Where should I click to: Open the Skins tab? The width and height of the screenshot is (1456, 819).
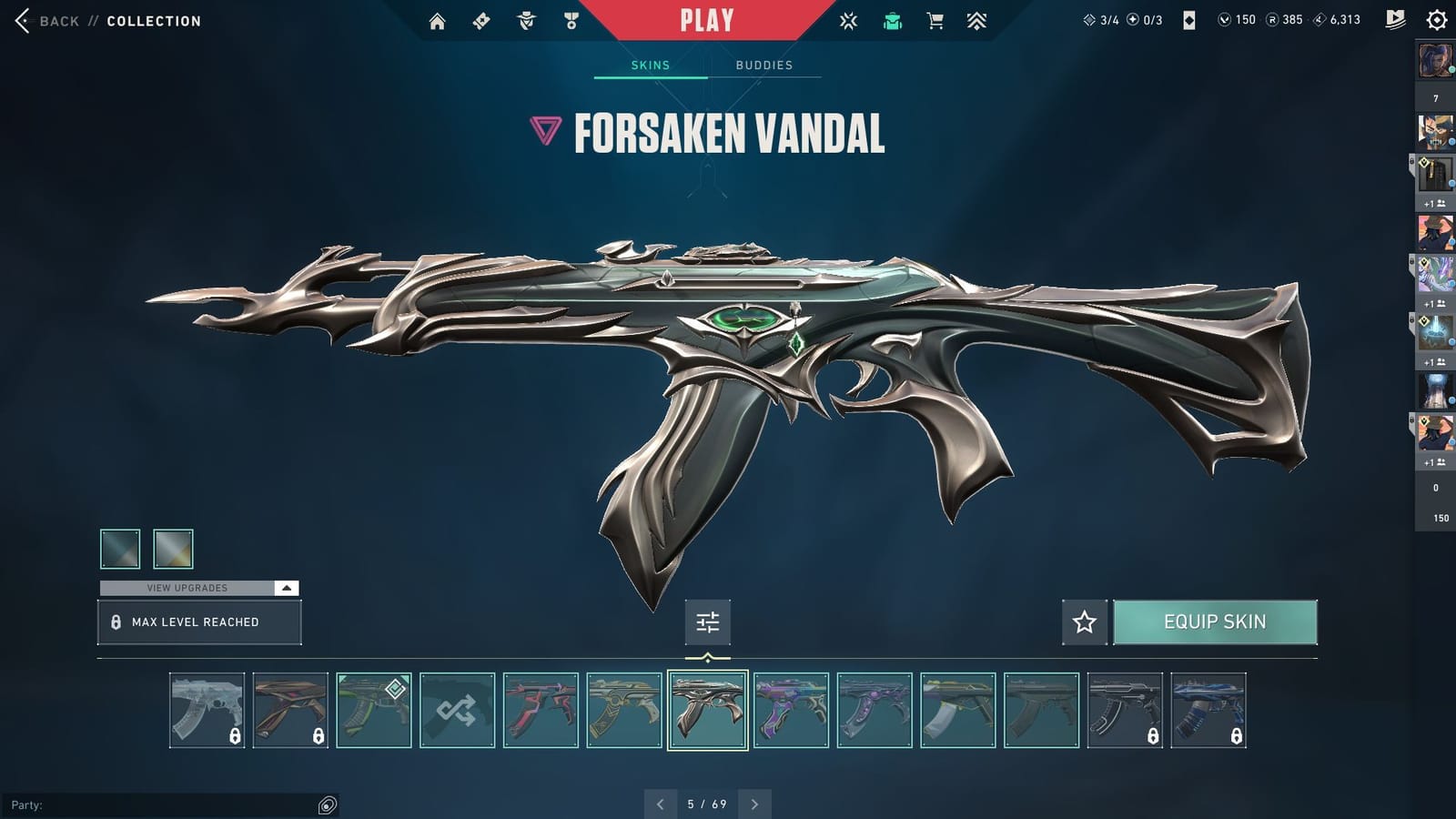click(650, 65)
